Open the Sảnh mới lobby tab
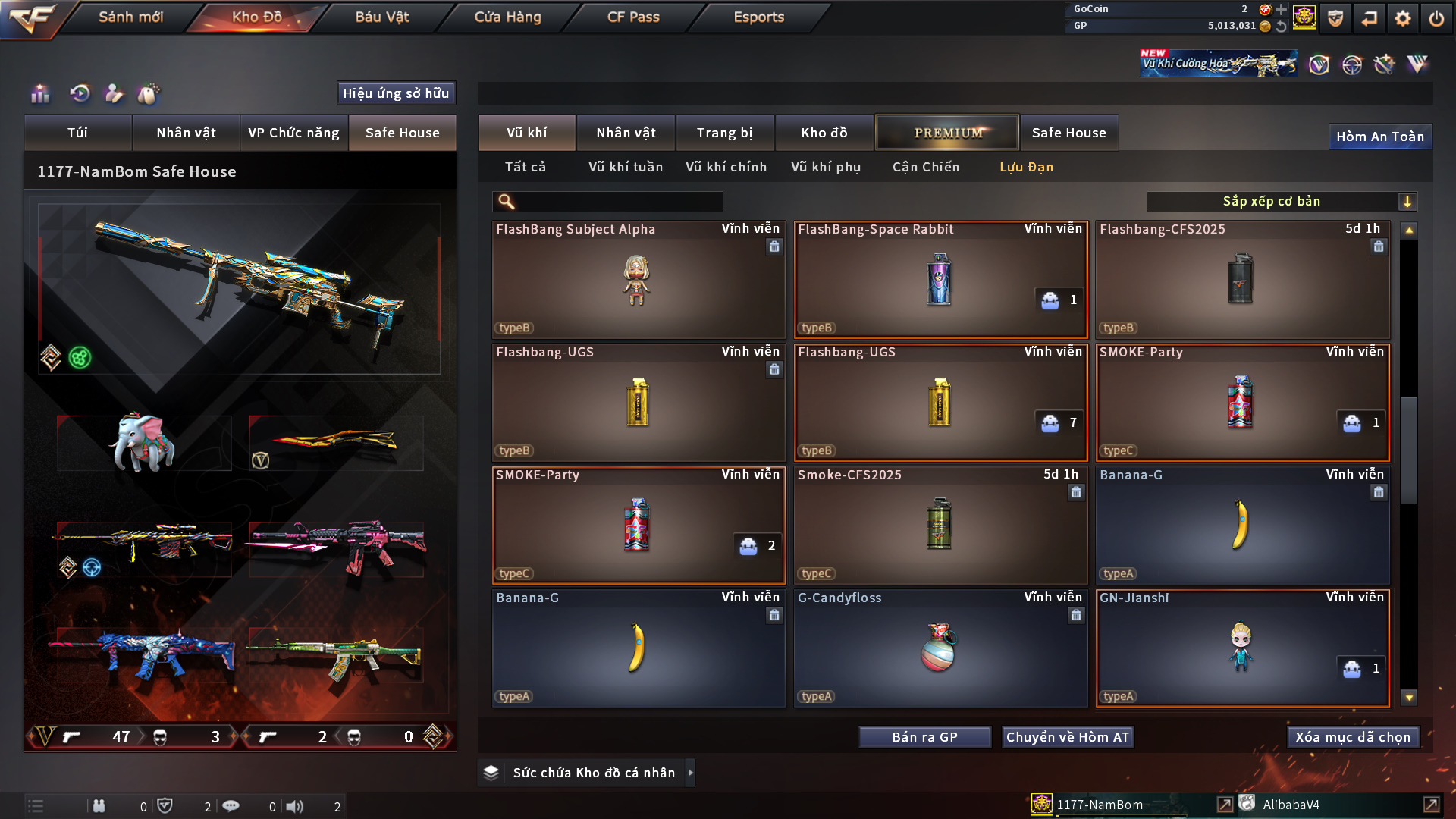The height and width of the screenshot is (819, 1456). point(130,17)
